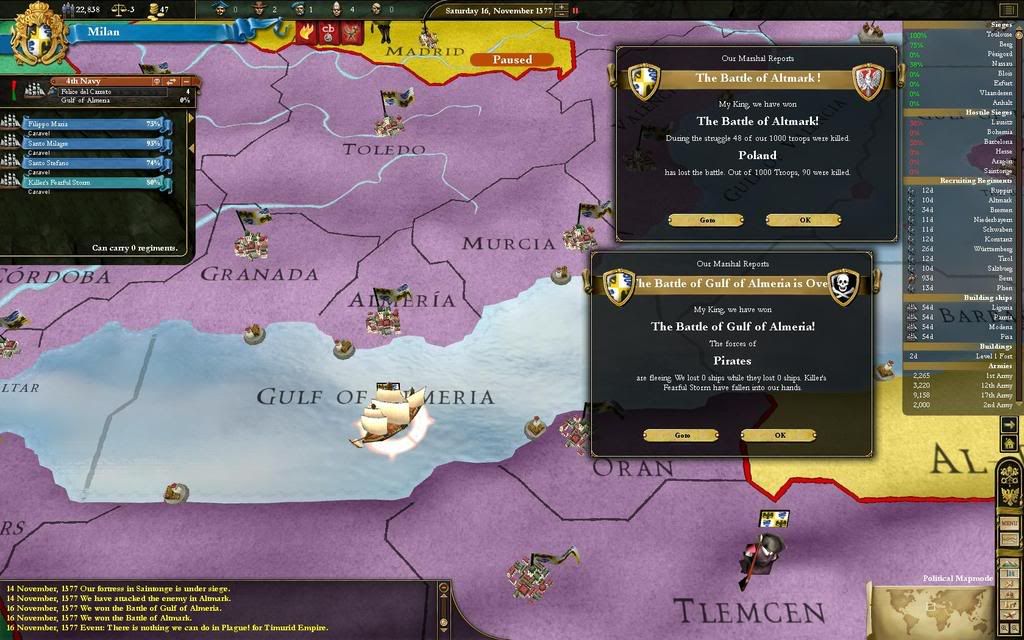Go to the Gulf of Almeria battle site
This screenshot has width=1024, height=640.
[681, 435]
